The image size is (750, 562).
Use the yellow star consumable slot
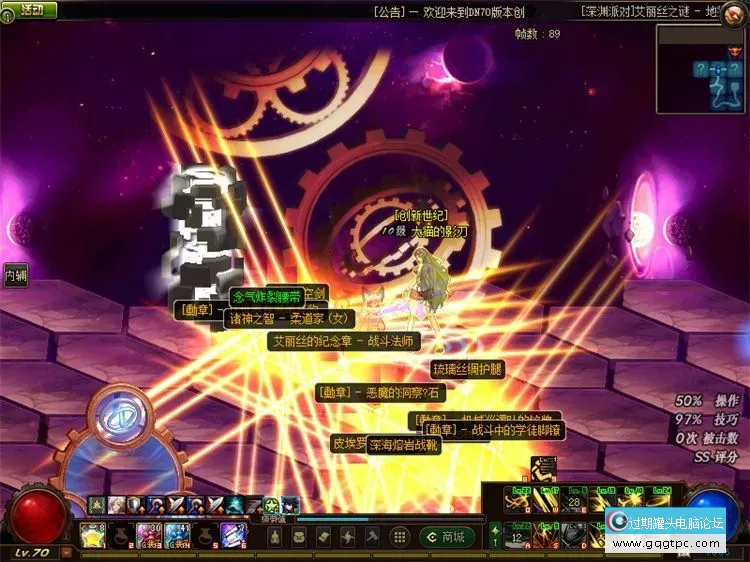coord(93,535)
